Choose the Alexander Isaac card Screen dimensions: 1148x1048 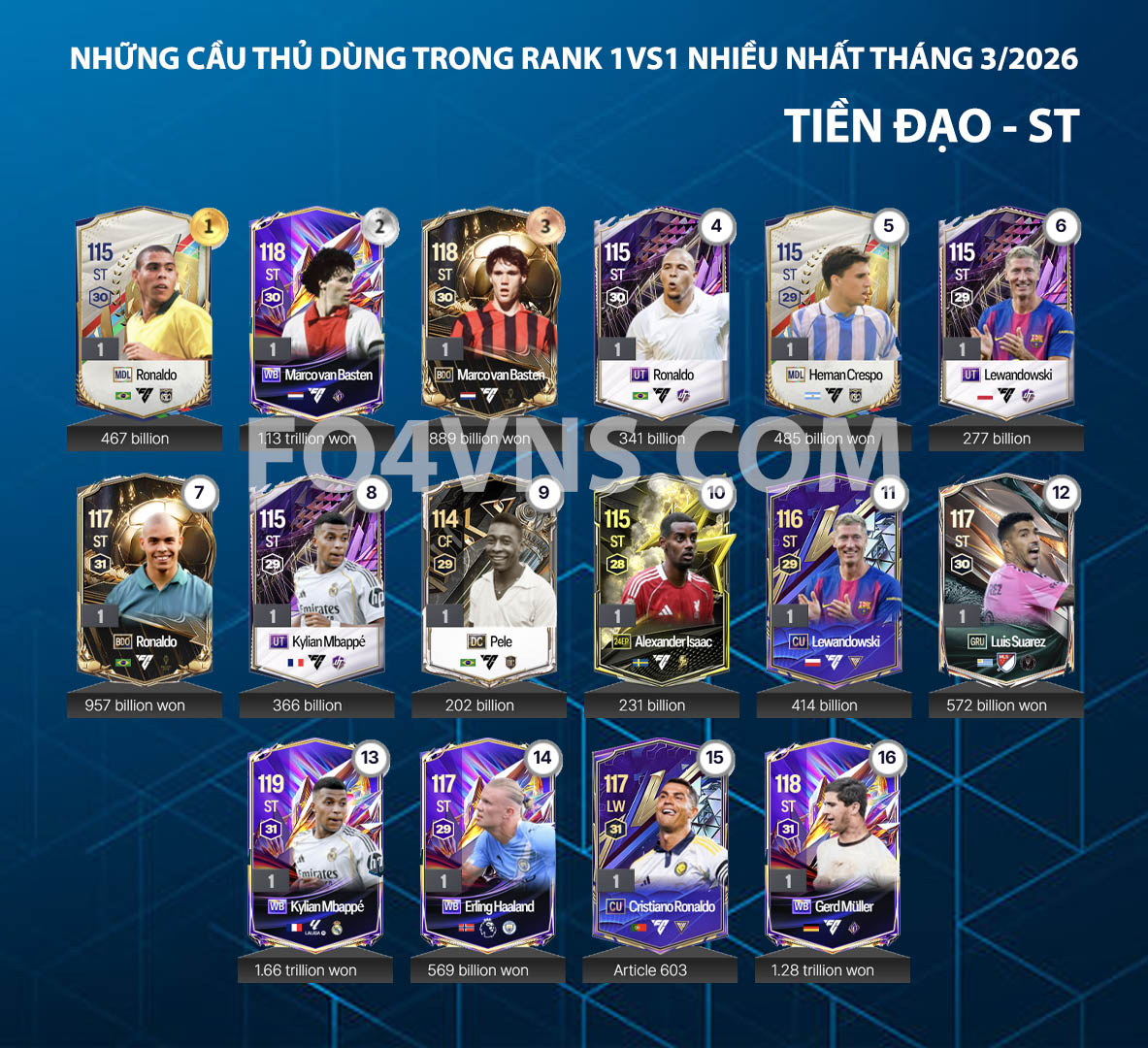point(661,577)
